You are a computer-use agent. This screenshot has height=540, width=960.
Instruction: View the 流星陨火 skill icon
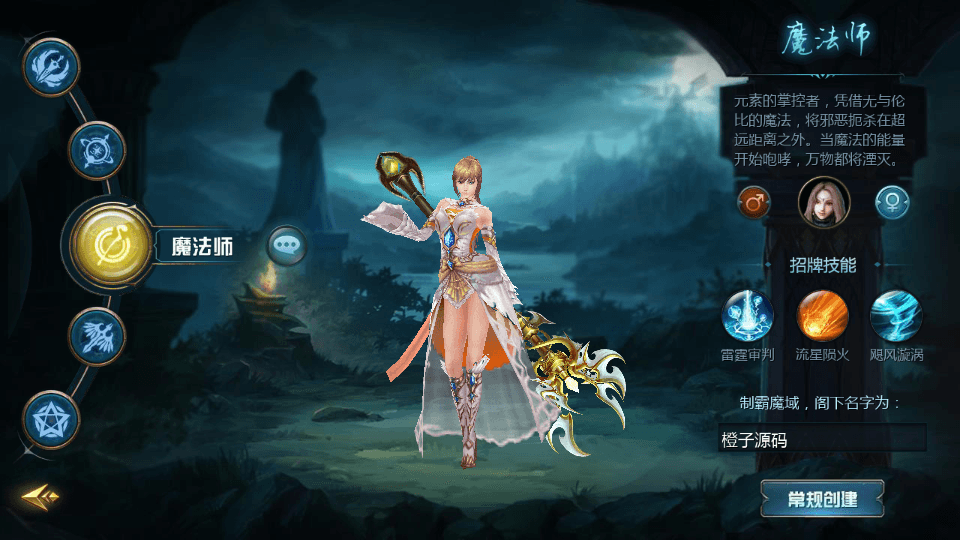(x=822, y=316)
